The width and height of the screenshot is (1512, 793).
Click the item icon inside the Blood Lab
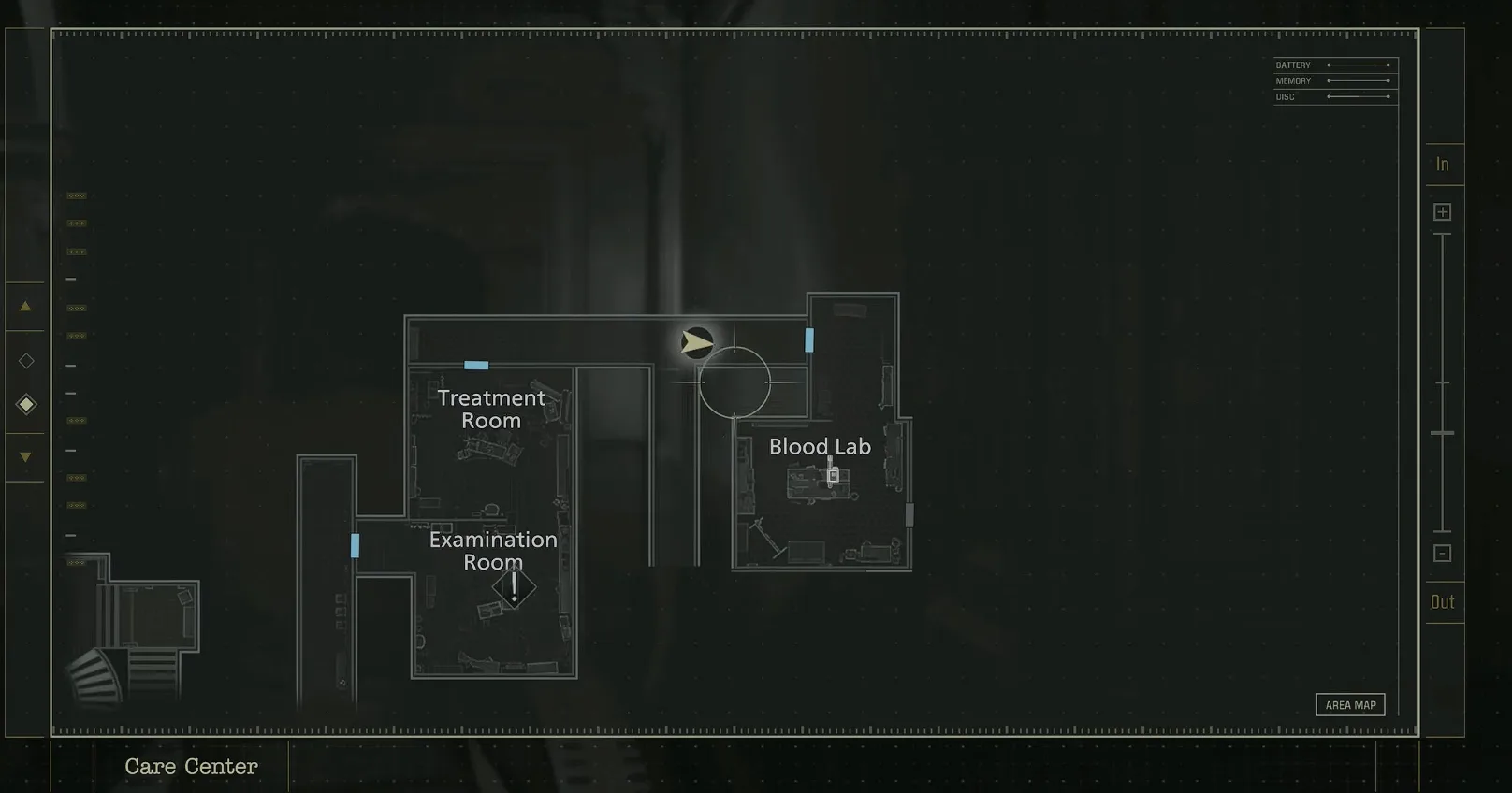tap(833, 477)
